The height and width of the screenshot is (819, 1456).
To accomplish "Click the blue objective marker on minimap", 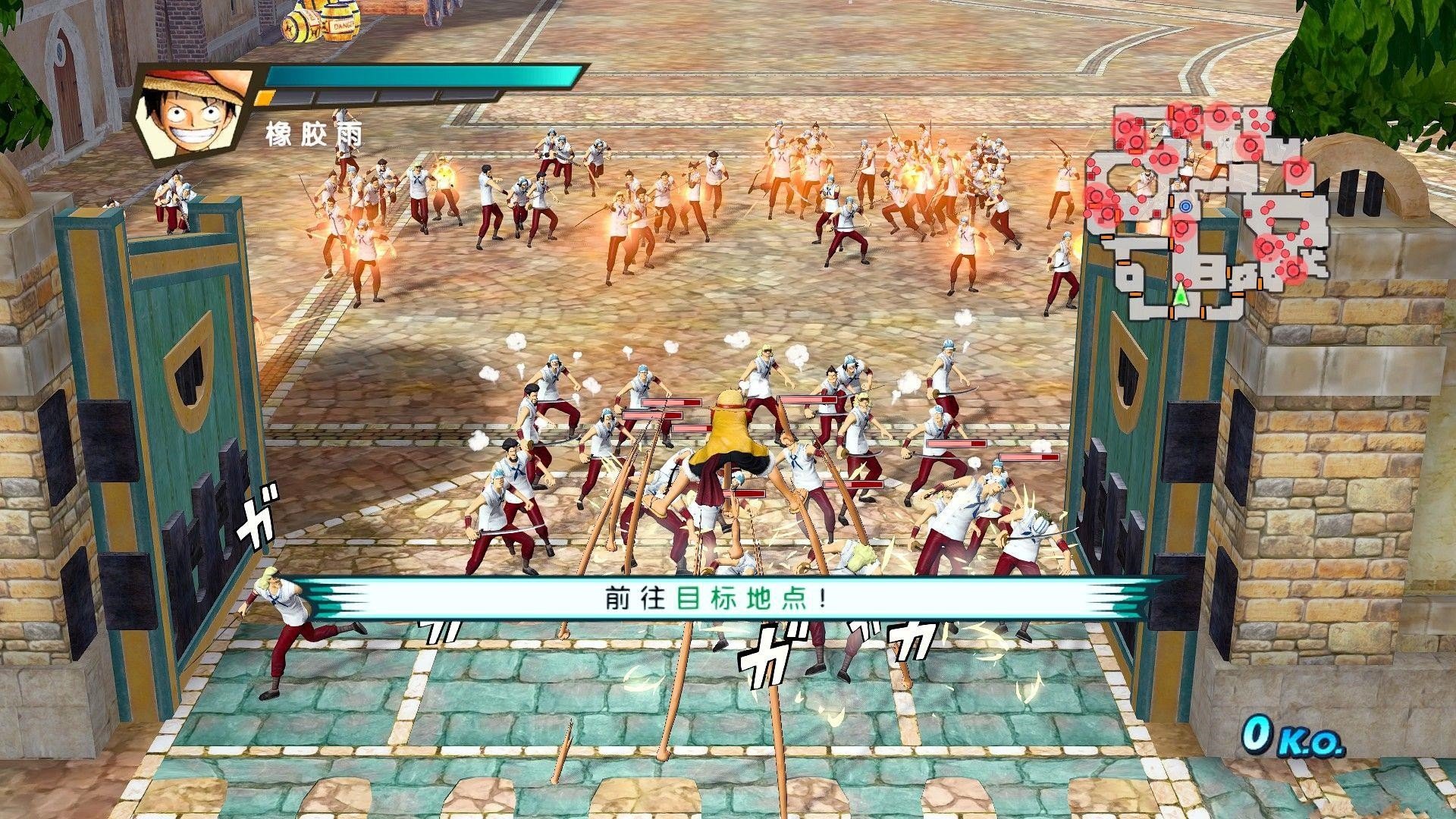I will click(1185, 206).
